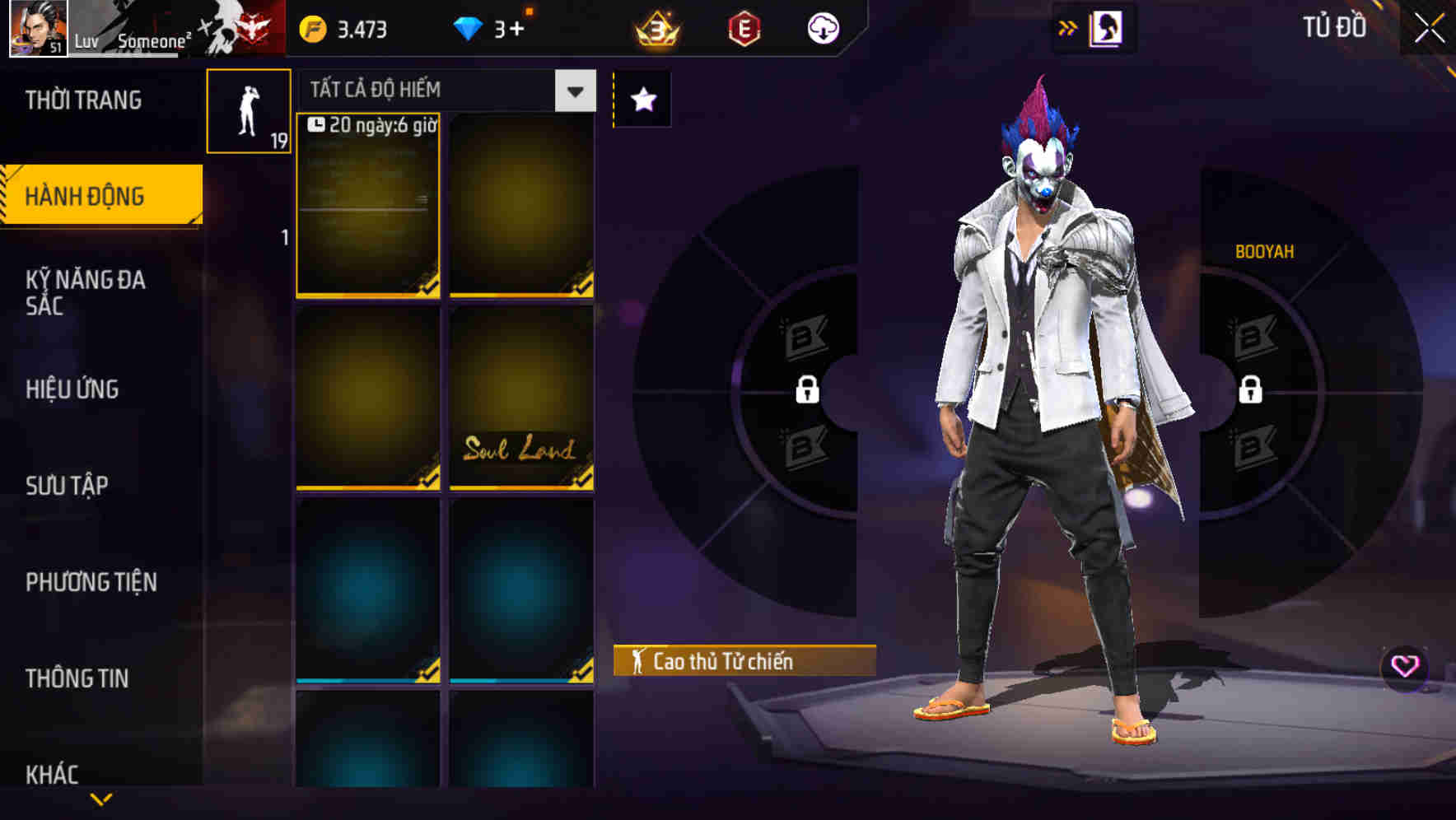Screen dimensions: 1456x820
Task: Expand the chevron below KHÁC in sidebar
Action: coord(100,800)
